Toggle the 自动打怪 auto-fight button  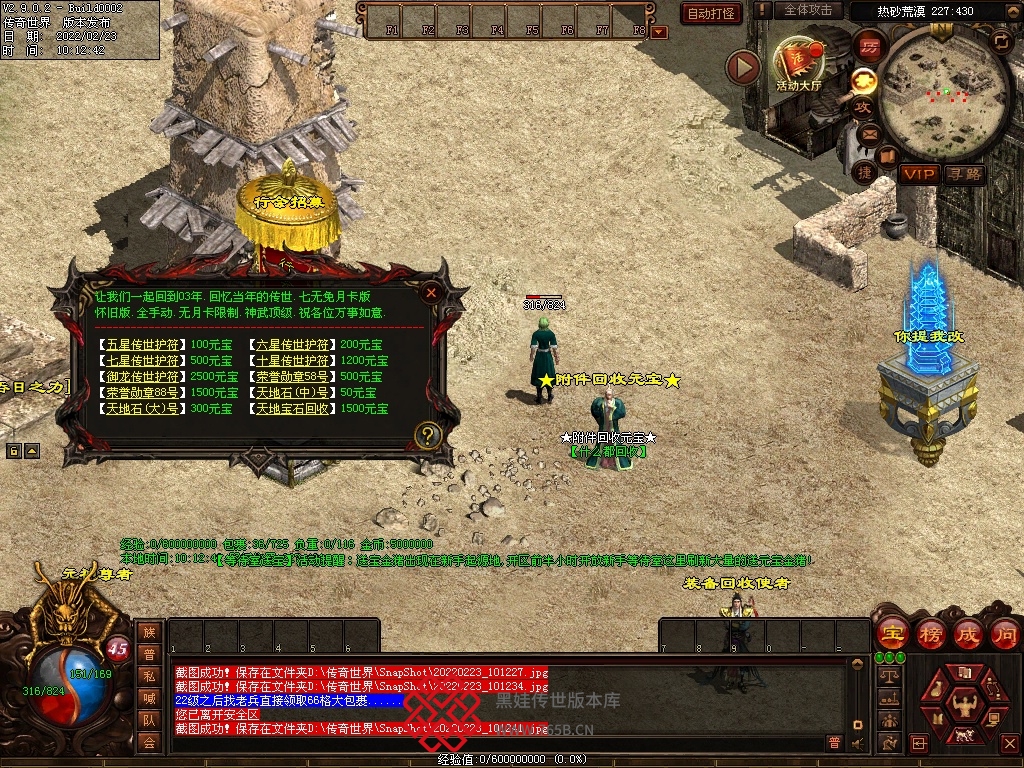pyautogui.click(x=711, y=13)
